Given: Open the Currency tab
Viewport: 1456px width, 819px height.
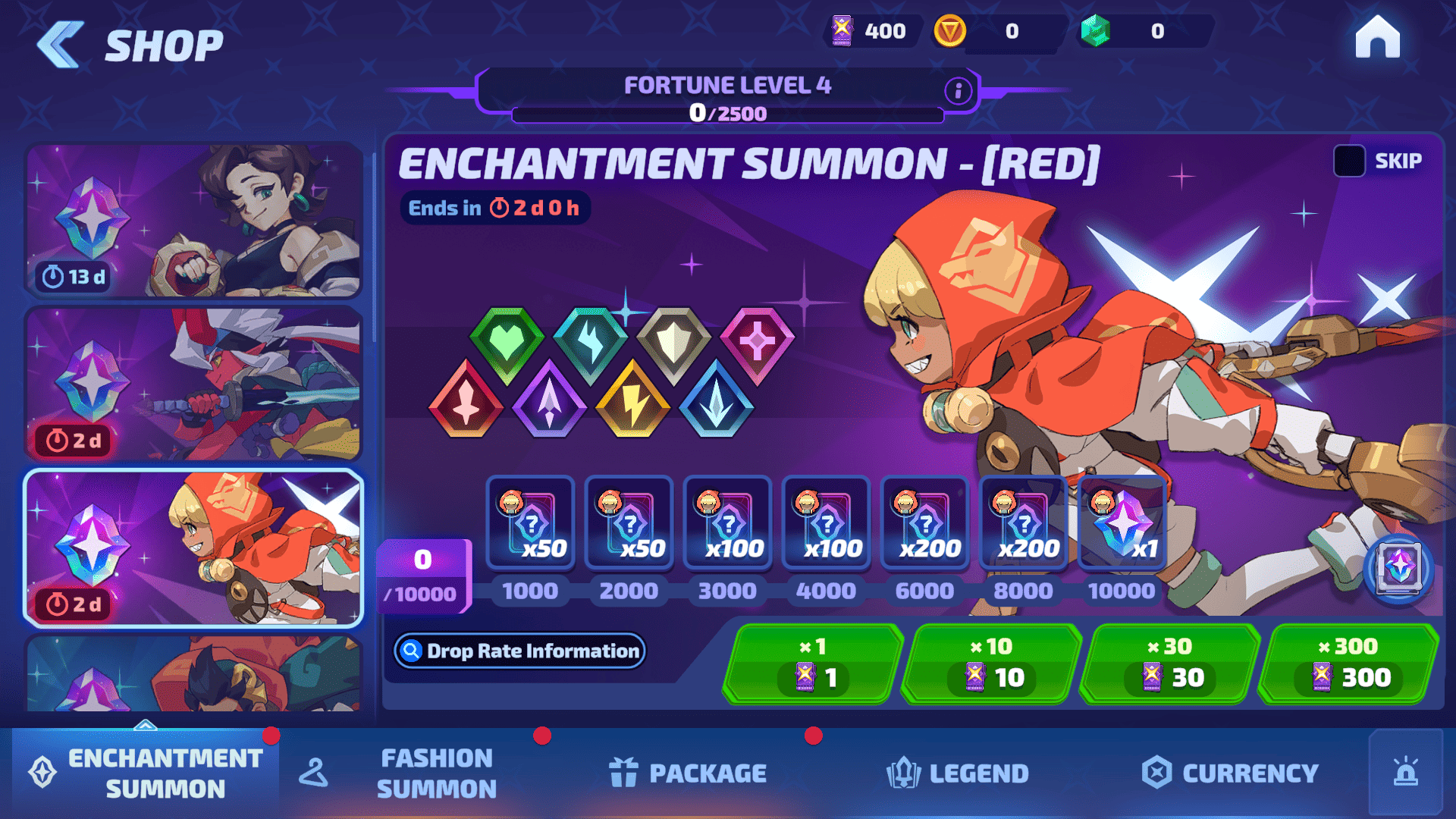Looking at the screenshot, I should 1230,773.
